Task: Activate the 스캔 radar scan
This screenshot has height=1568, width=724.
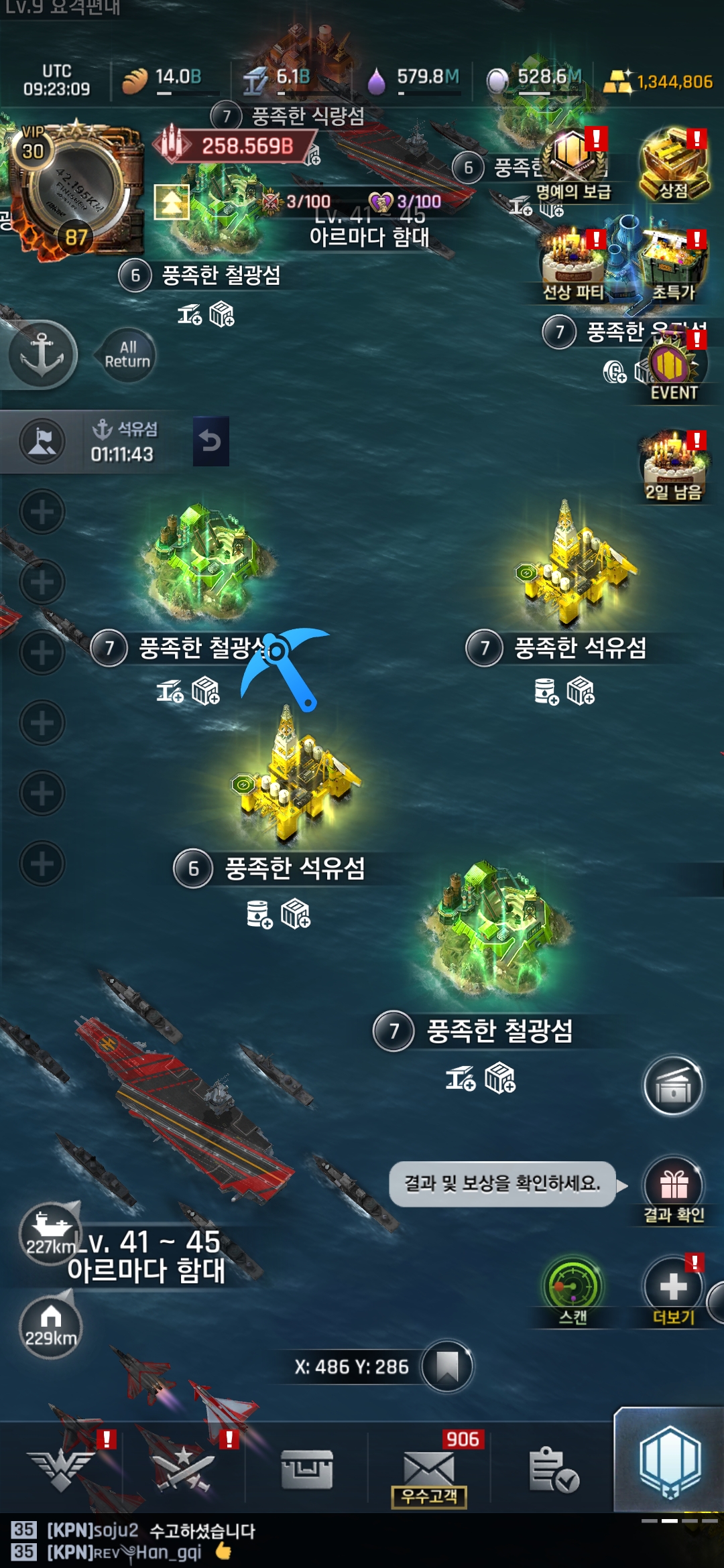Action: point(573,1290)
